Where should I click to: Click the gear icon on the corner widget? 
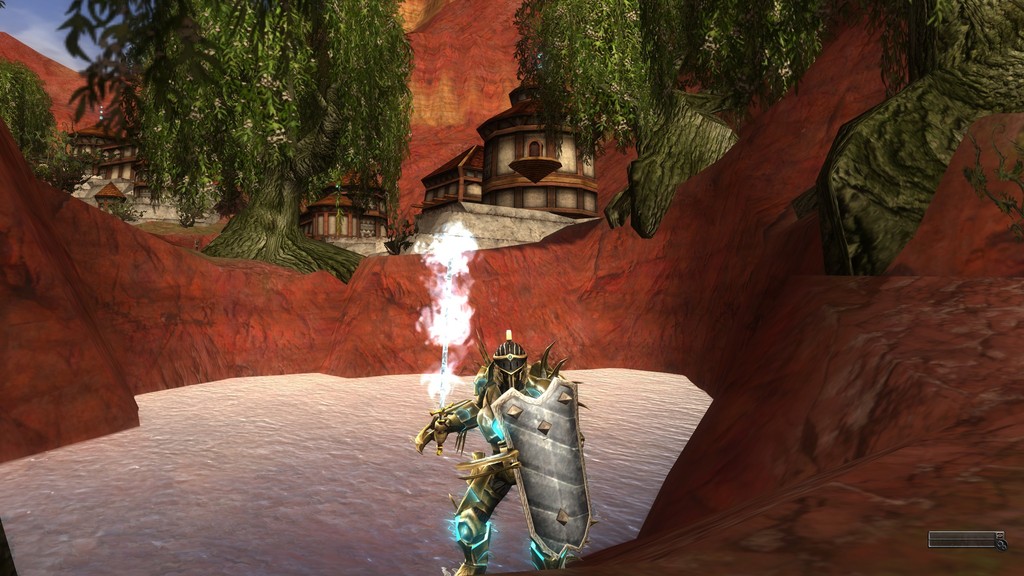1001,545
